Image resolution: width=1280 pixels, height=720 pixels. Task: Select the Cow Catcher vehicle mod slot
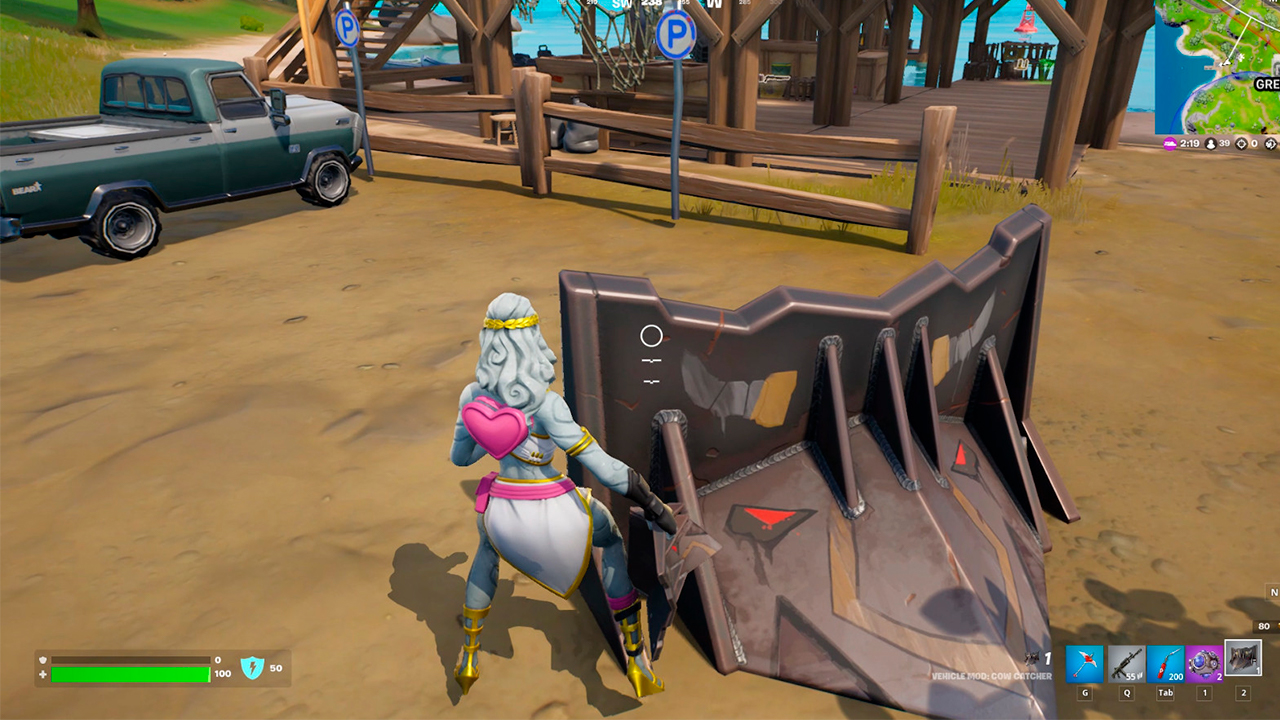(x=1244, y=658)
